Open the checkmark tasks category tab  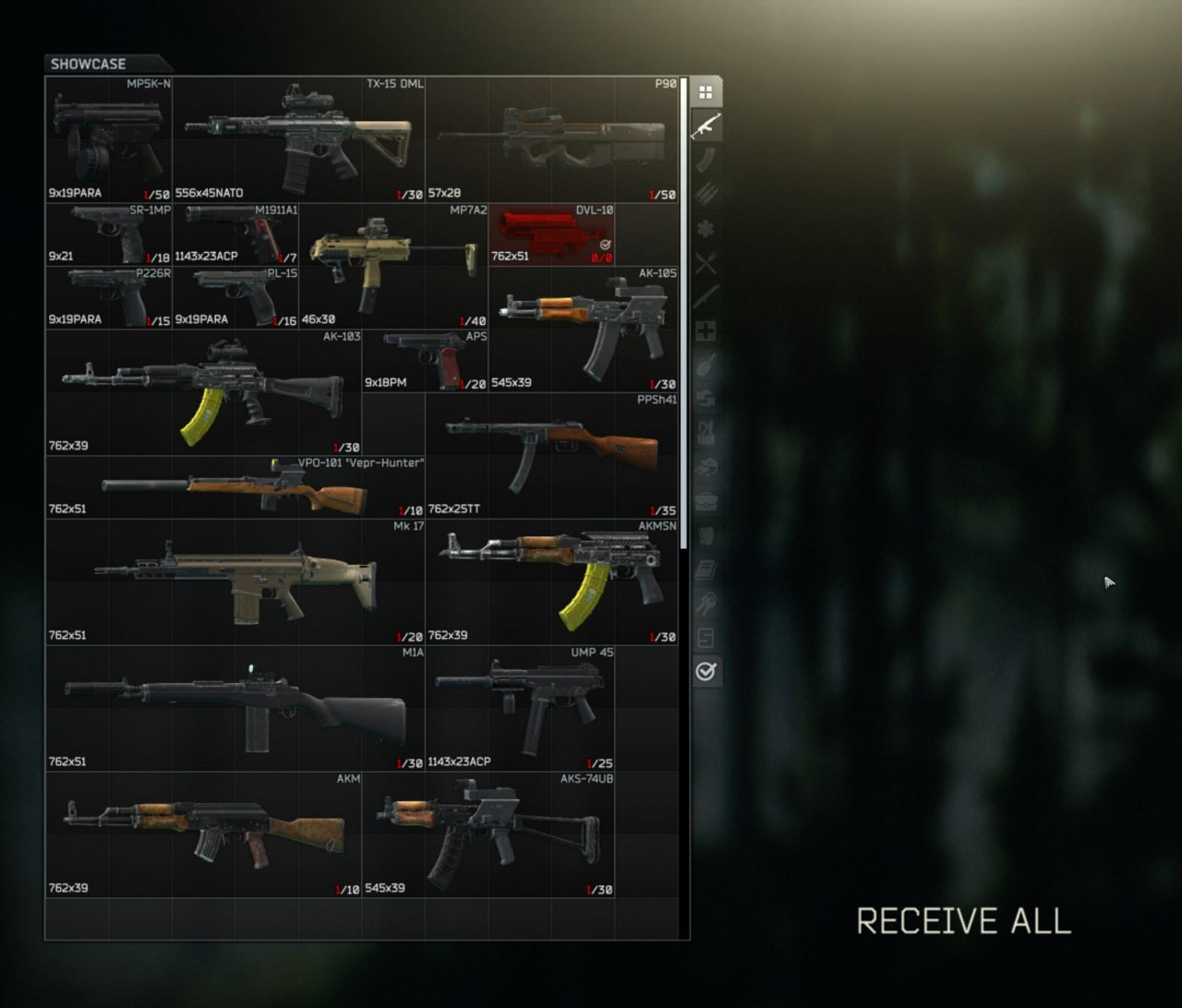(x=706, y=671)
